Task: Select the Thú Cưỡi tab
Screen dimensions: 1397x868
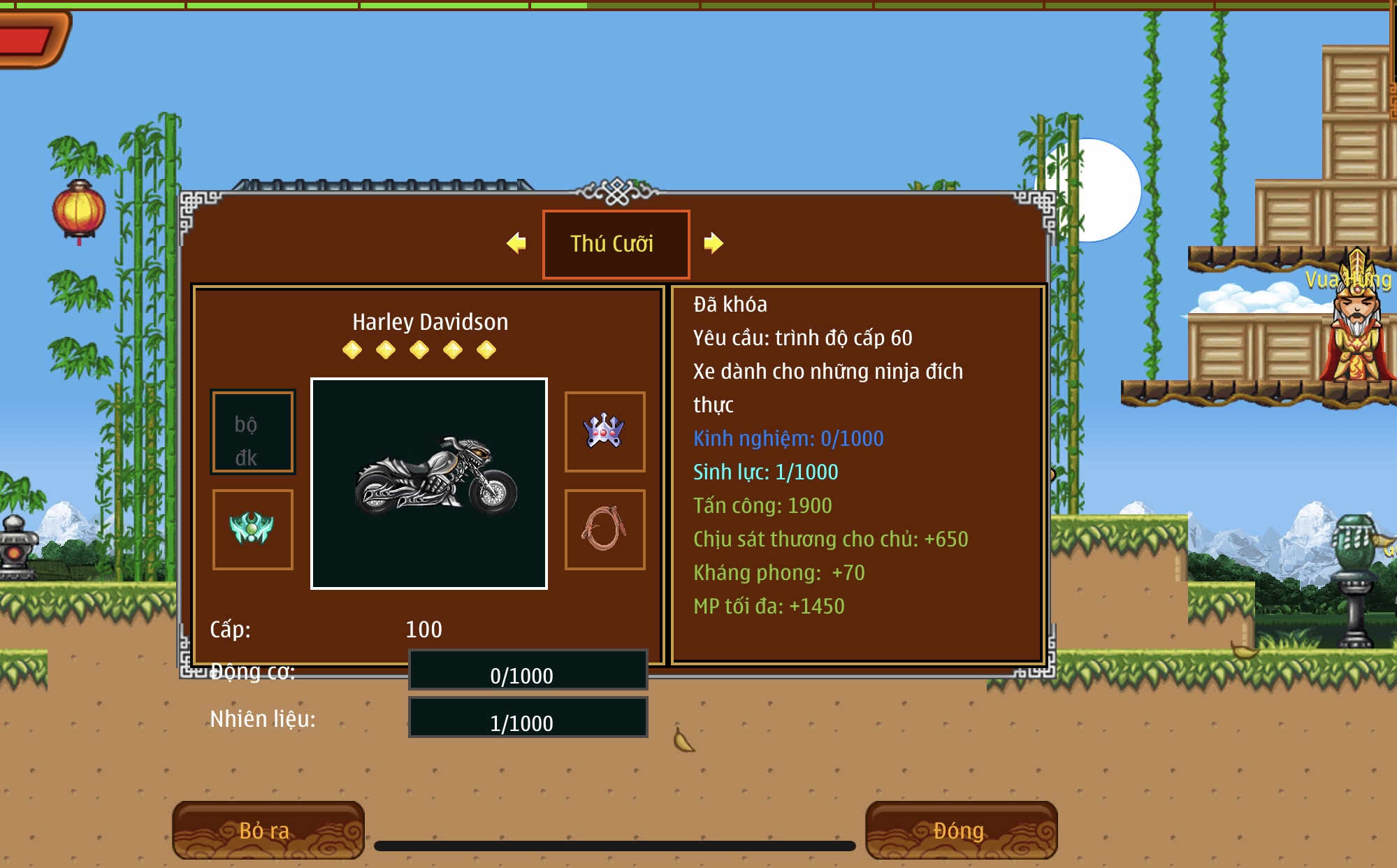Action: [616, 244]
